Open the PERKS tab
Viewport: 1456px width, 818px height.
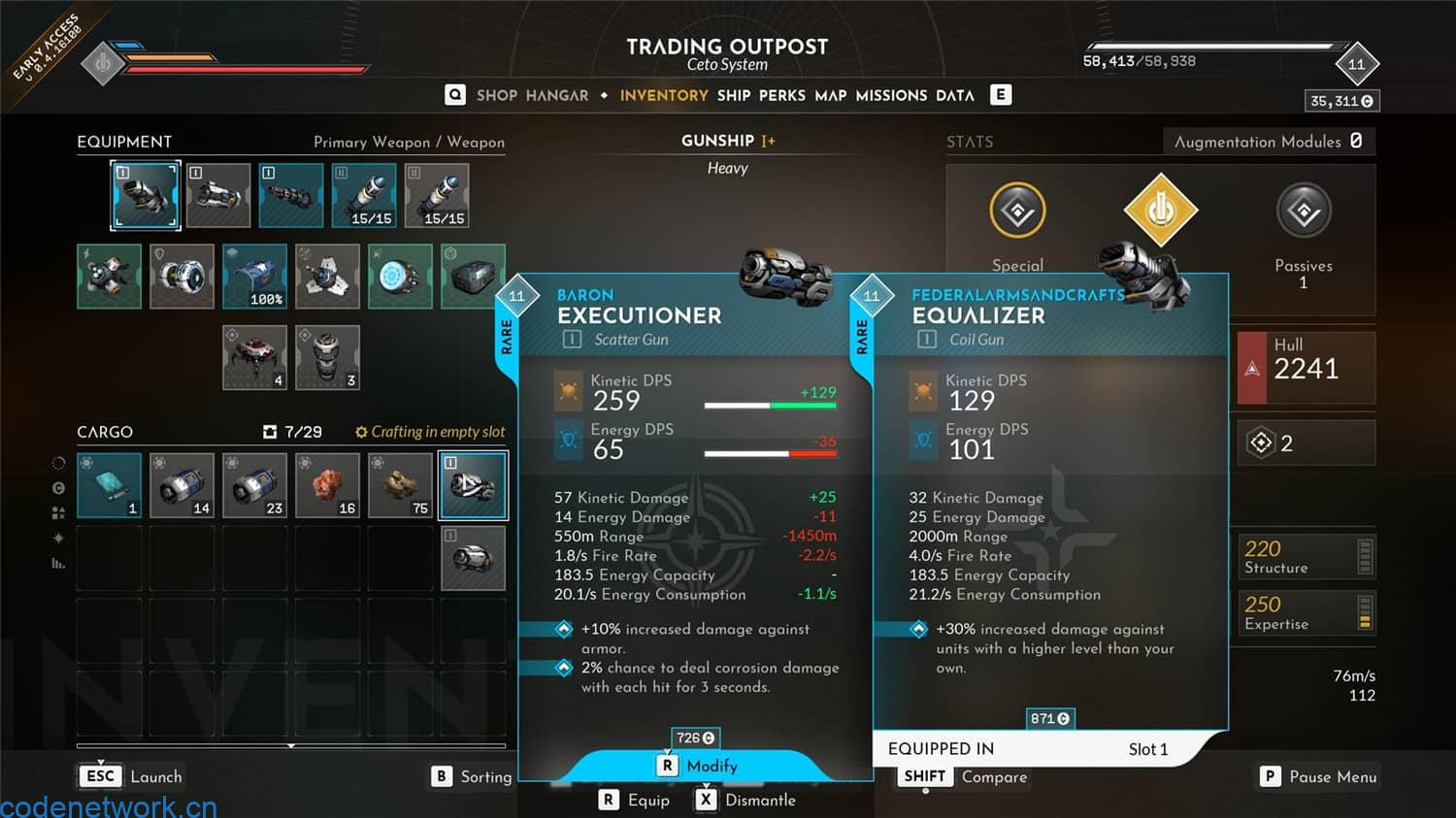point(782,95)
